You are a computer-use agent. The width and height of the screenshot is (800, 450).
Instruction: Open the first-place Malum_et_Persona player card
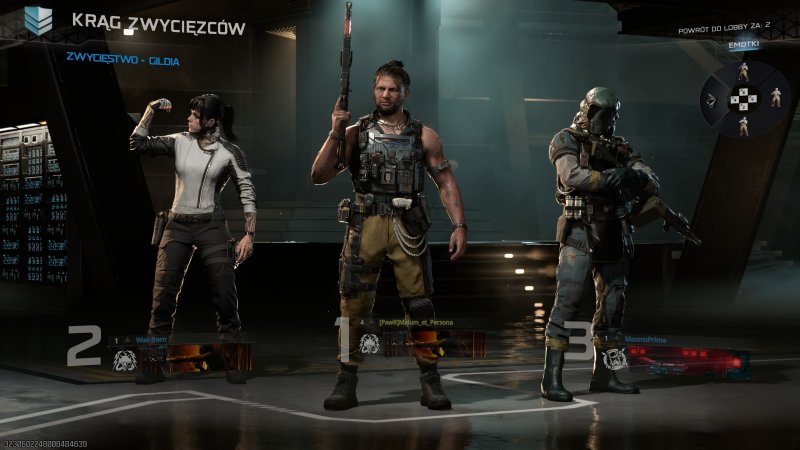click(424, 340)
